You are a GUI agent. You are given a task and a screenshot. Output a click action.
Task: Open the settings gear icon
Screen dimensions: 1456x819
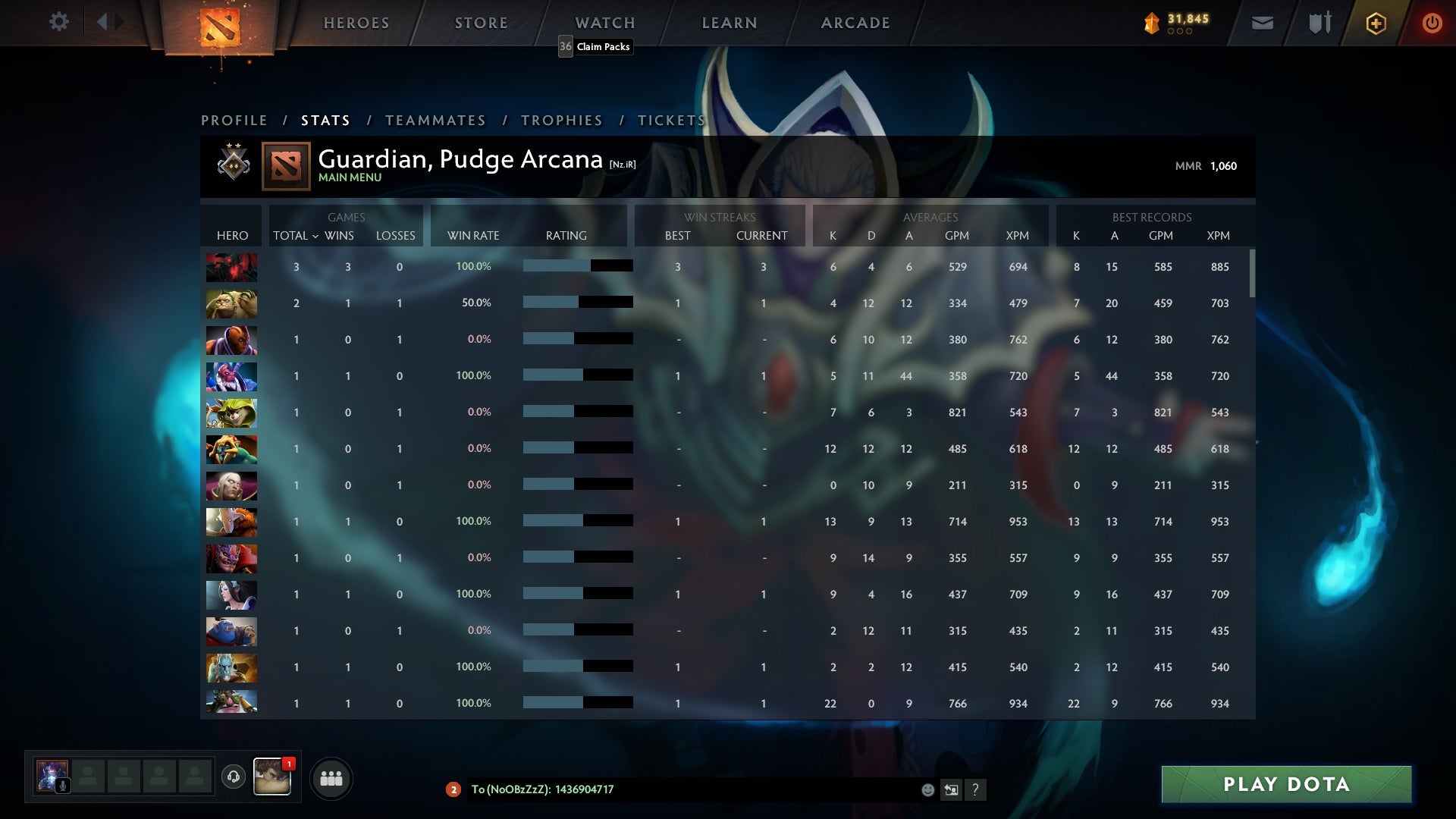[59, 22]
